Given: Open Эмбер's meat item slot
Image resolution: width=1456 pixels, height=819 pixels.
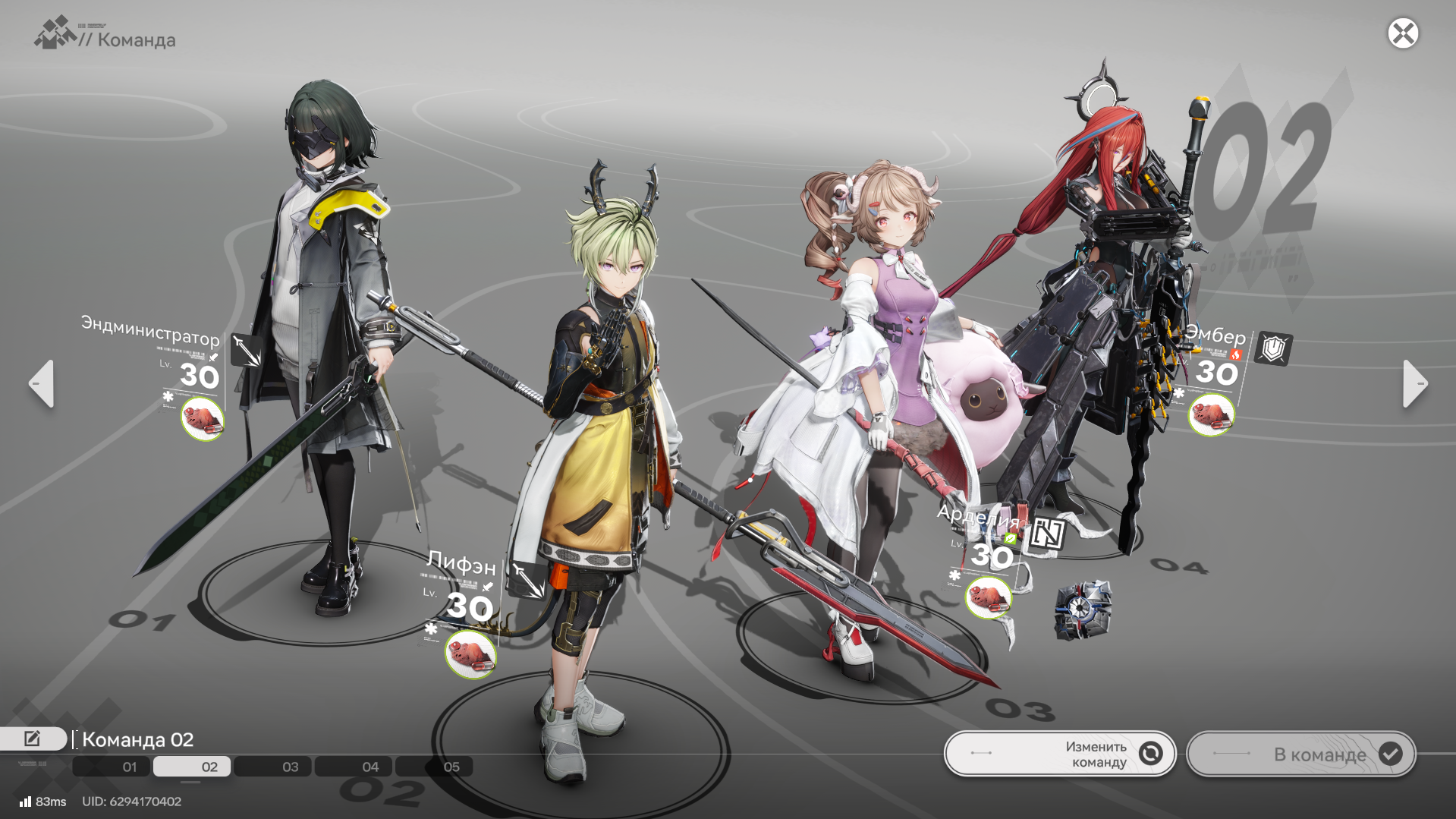Looking at the screenshot, I should point(1211,414).
